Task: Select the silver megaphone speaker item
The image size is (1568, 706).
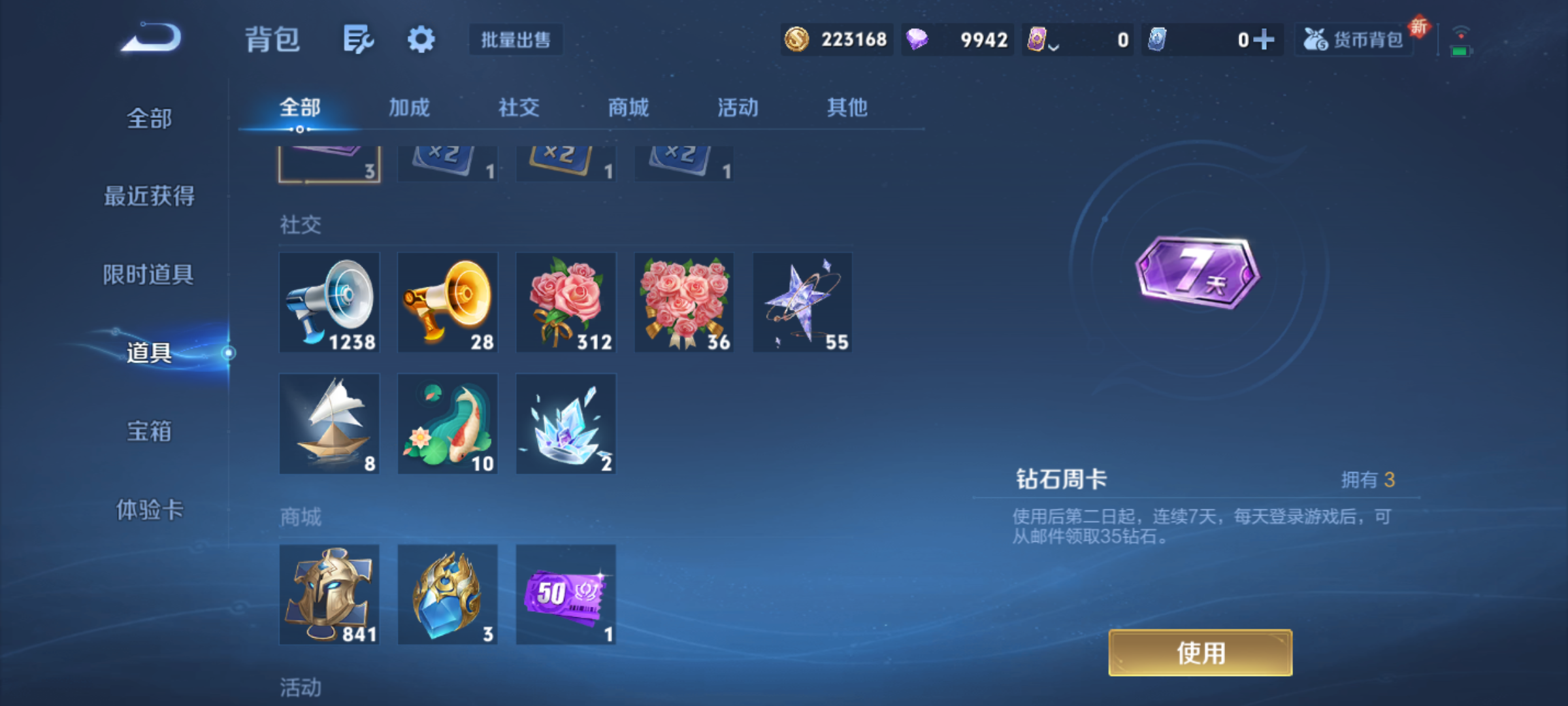Action: tap(329, 302)
